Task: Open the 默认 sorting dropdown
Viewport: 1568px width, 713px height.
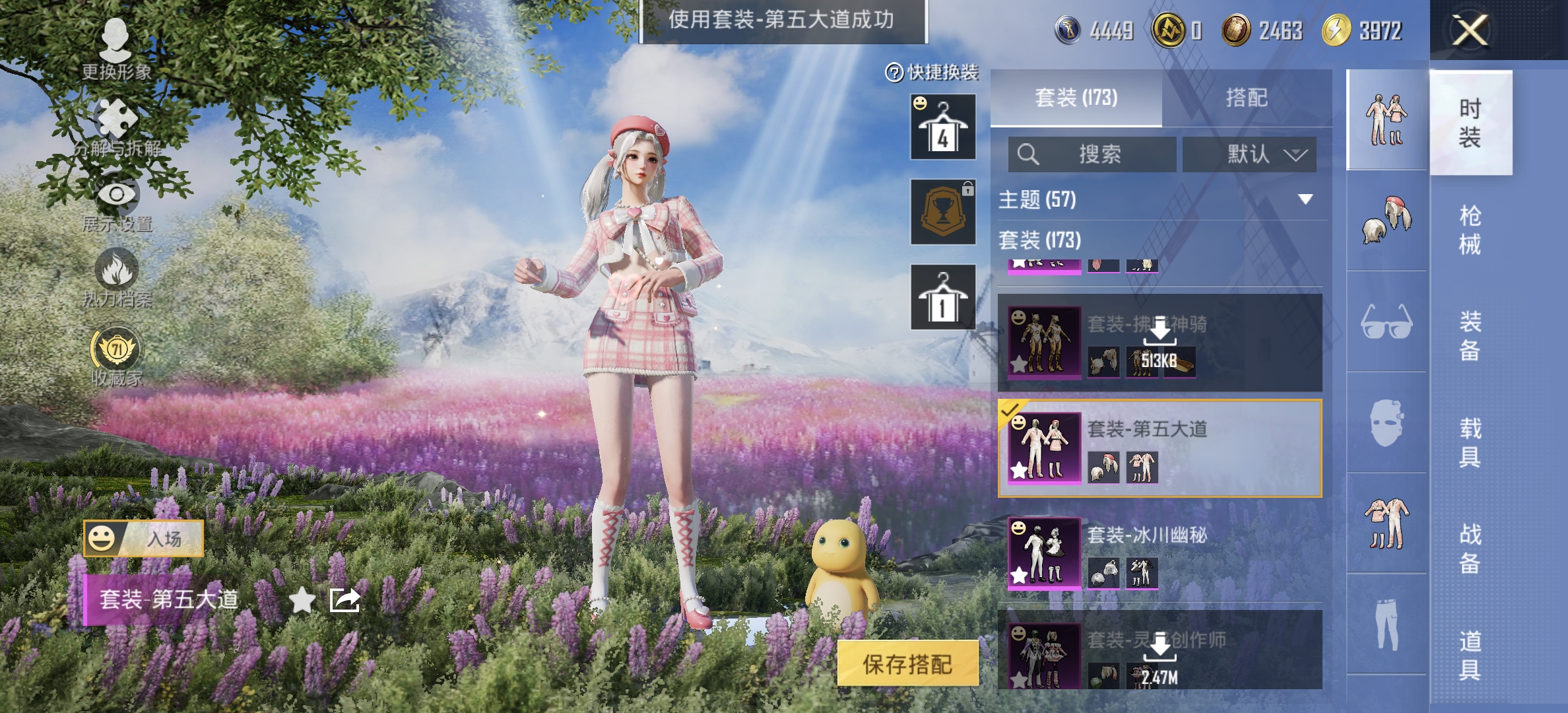Action: point(1249,155)
